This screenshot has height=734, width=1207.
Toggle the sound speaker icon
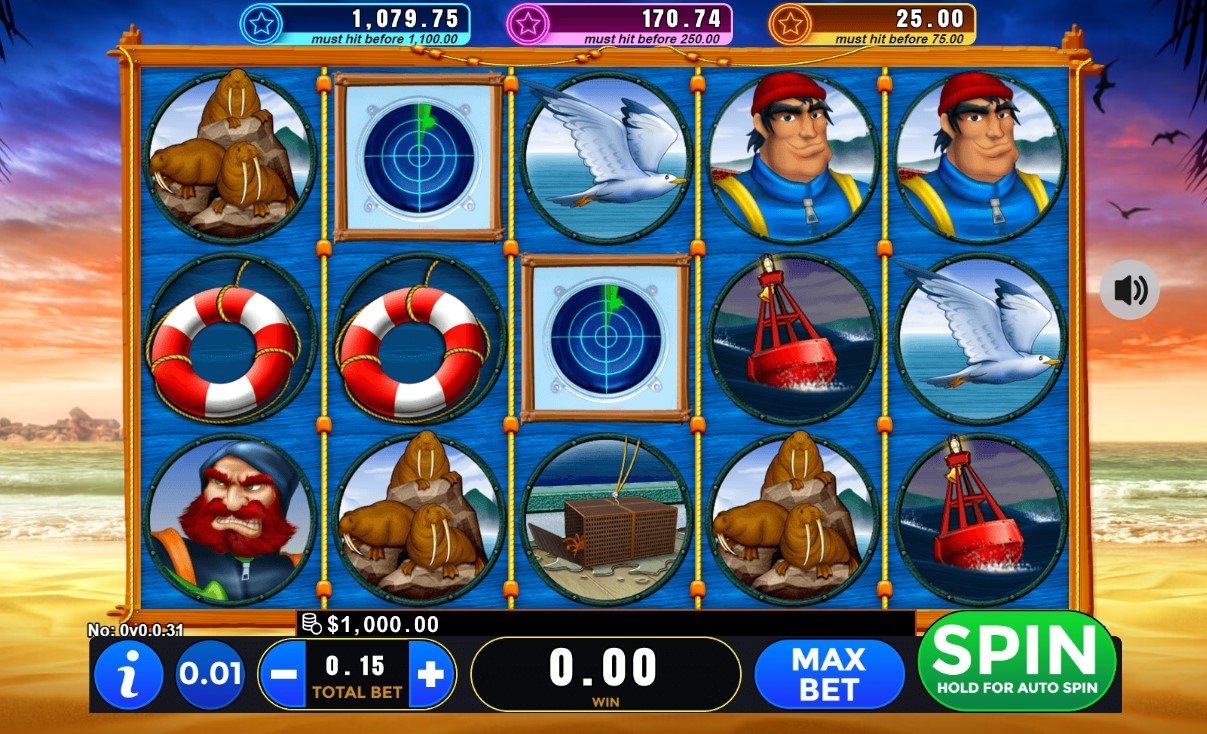tap(1130, 290)
